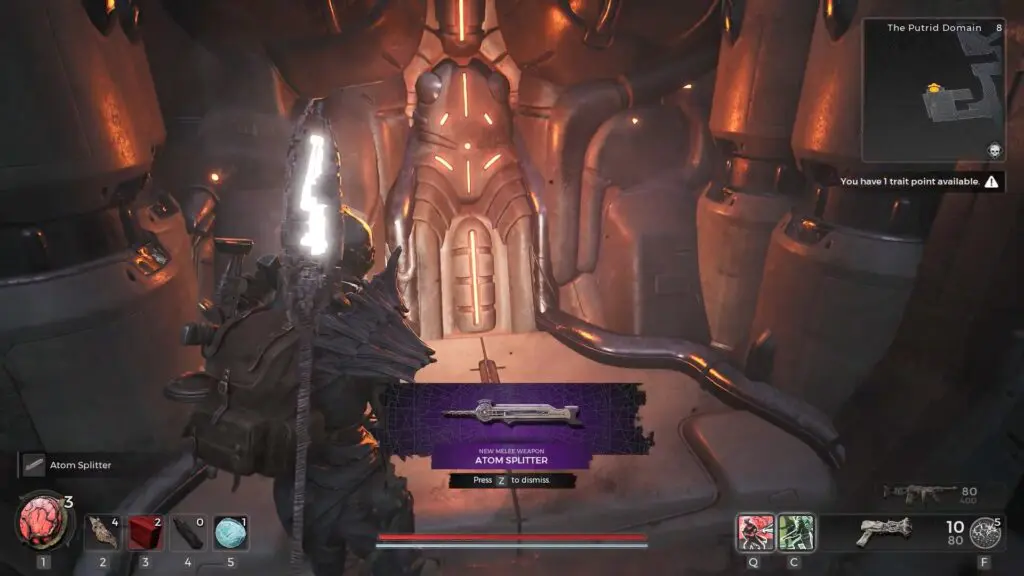The width and height of the screenshot is (1024, 576).
Task: Use the pale shard consumable slot
Action: 102,532
